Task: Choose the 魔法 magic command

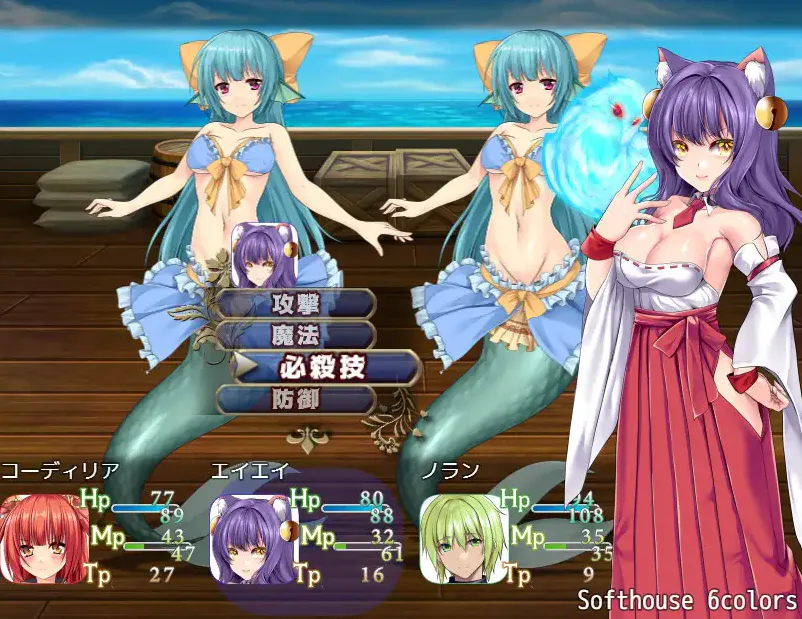Action: pyautogui.click(x=296, y=335)
